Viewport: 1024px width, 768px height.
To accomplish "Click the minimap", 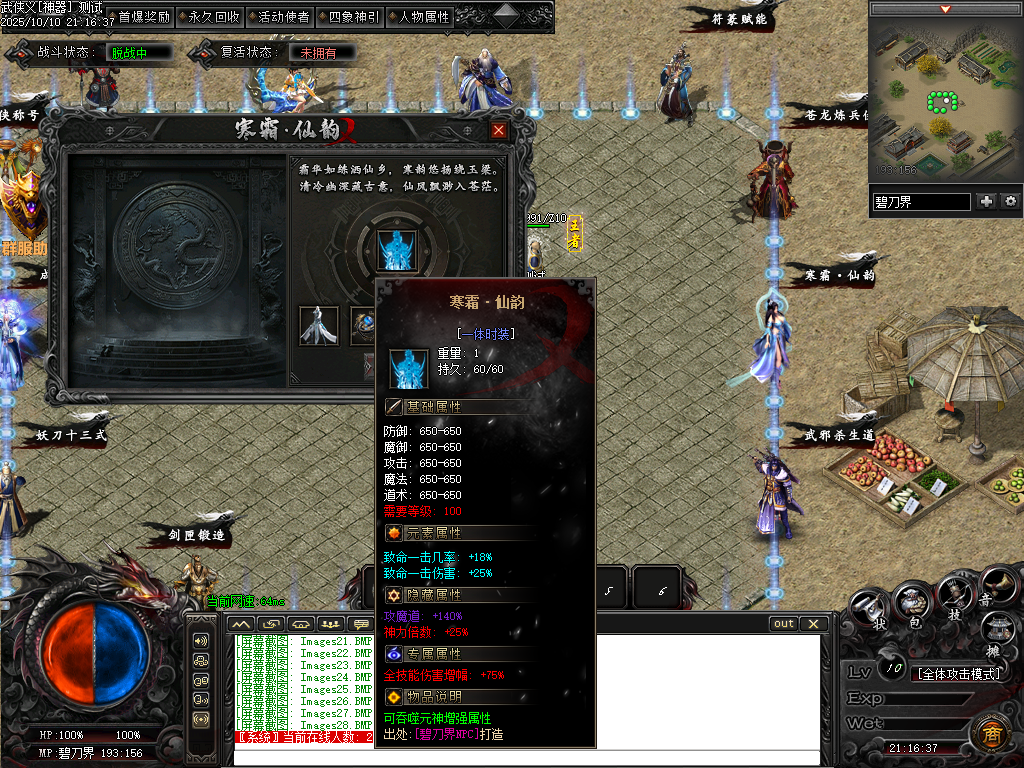I will click(x=945, y=98).
